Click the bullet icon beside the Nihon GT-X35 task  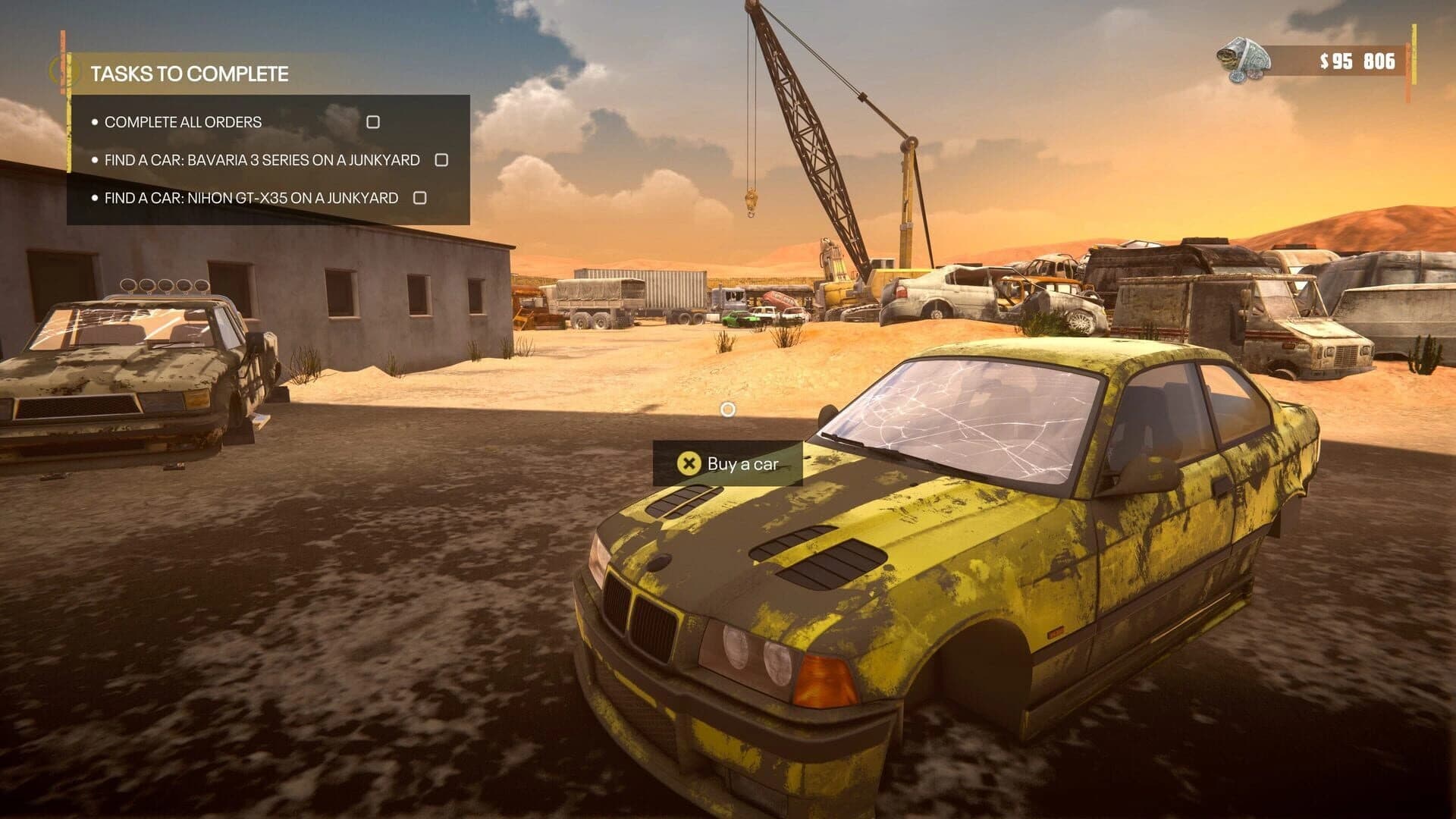(x=96, y=198)
